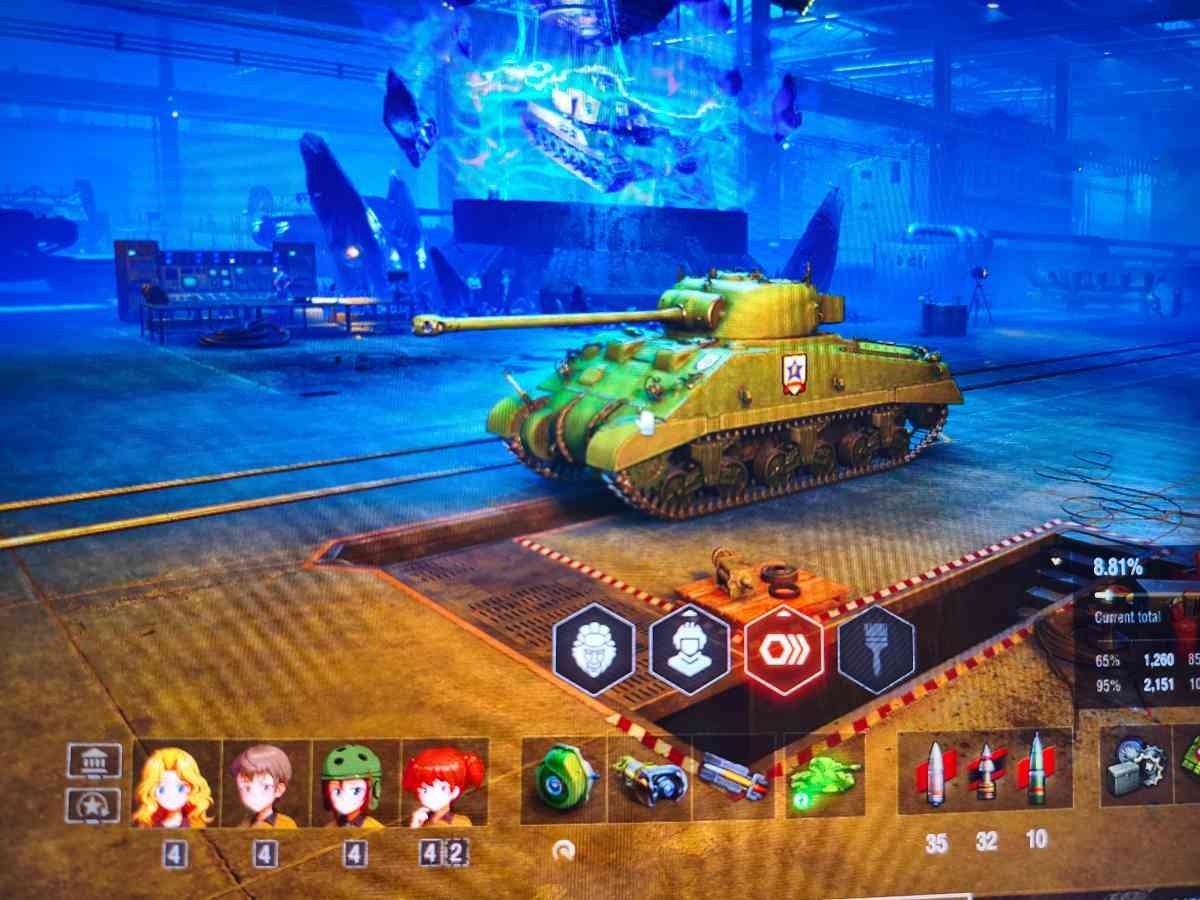Image resolution: width=1200 pixels, height=900 pixels.
Task: Select the green-tipped shell with 10 rounds
Action: 1036,770
